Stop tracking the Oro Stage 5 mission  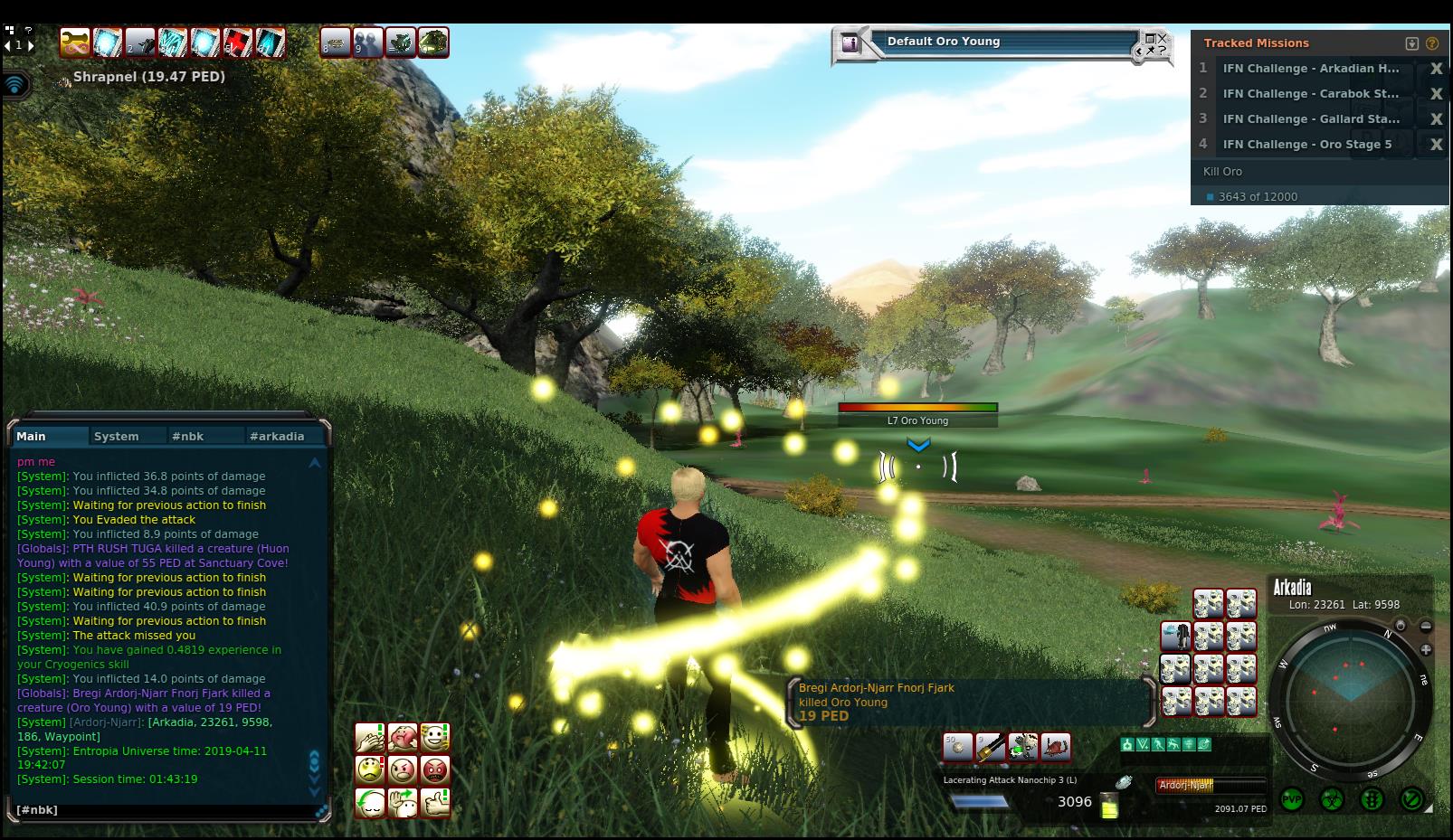click(x=1436, y=145)
